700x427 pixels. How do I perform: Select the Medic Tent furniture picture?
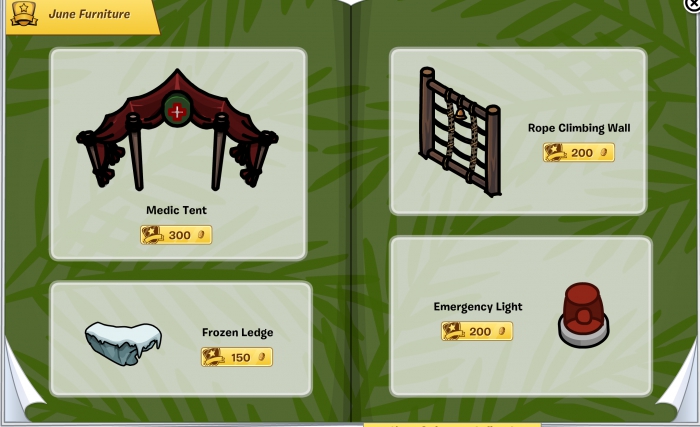click(x=177, y=129)
